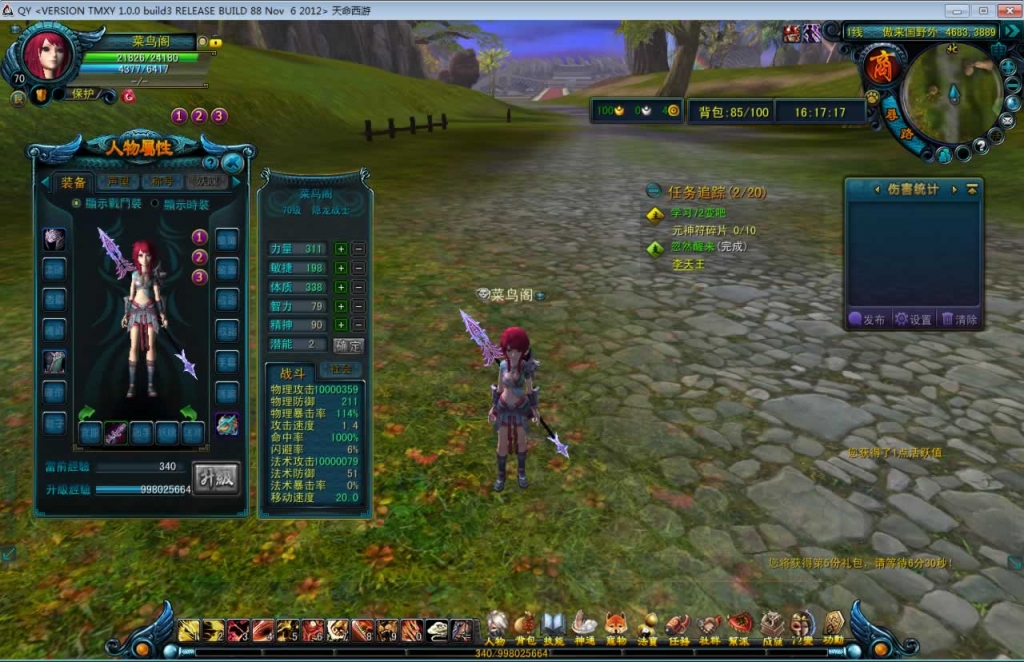Image resolution: width=1024 pixels, height=662 pixels.
Task: Open the 技能 skills book
Action: 554,626
